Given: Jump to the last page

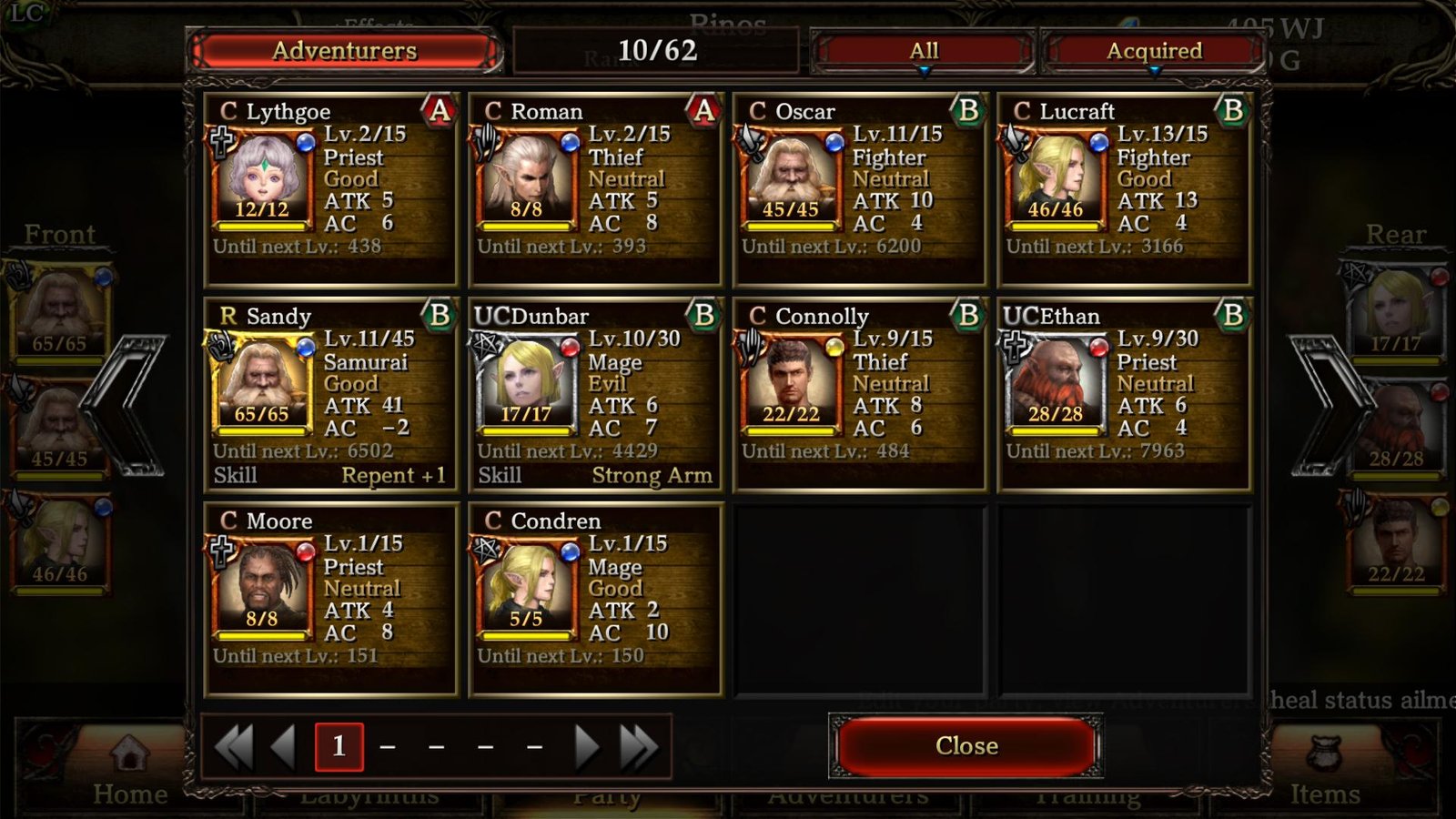Looking at the screenshot, I should (638, 747).
